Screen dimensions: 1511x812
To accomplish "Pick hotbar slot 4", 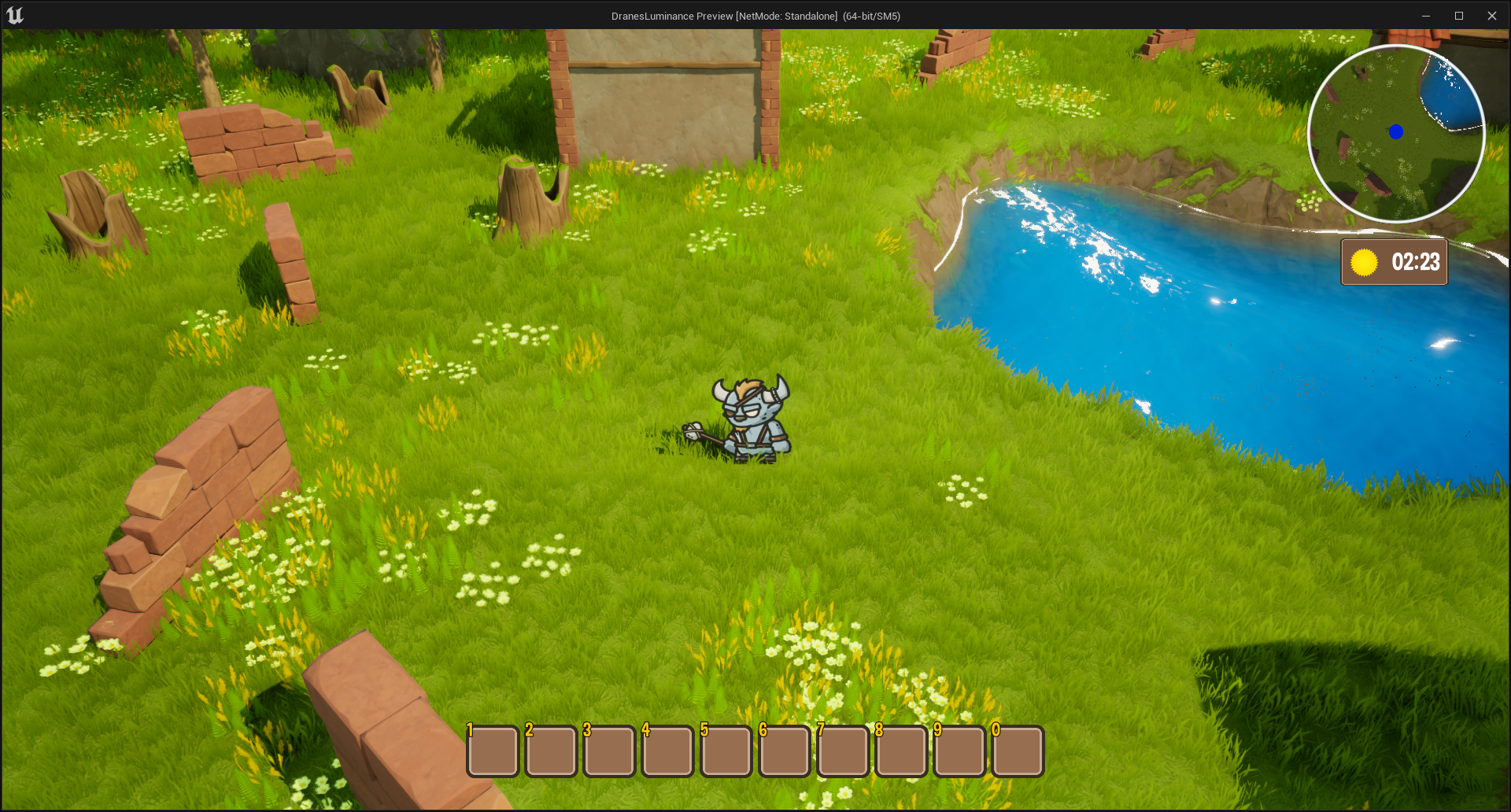I will click(667, 751).
